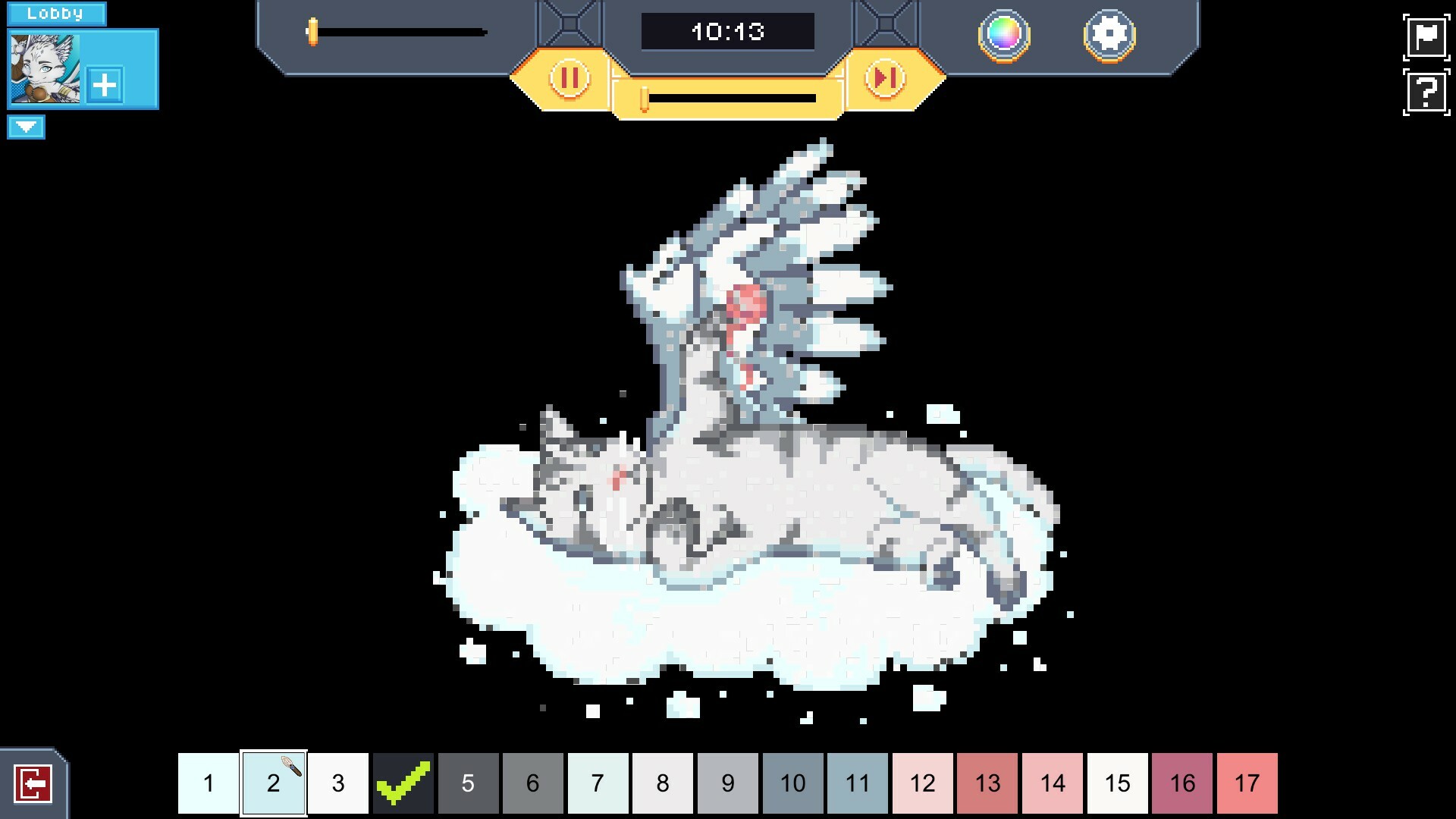The height and width of the screenshot is (819, 1456).
Task: Click the player avatar portrait
Action: coord(44,68)
